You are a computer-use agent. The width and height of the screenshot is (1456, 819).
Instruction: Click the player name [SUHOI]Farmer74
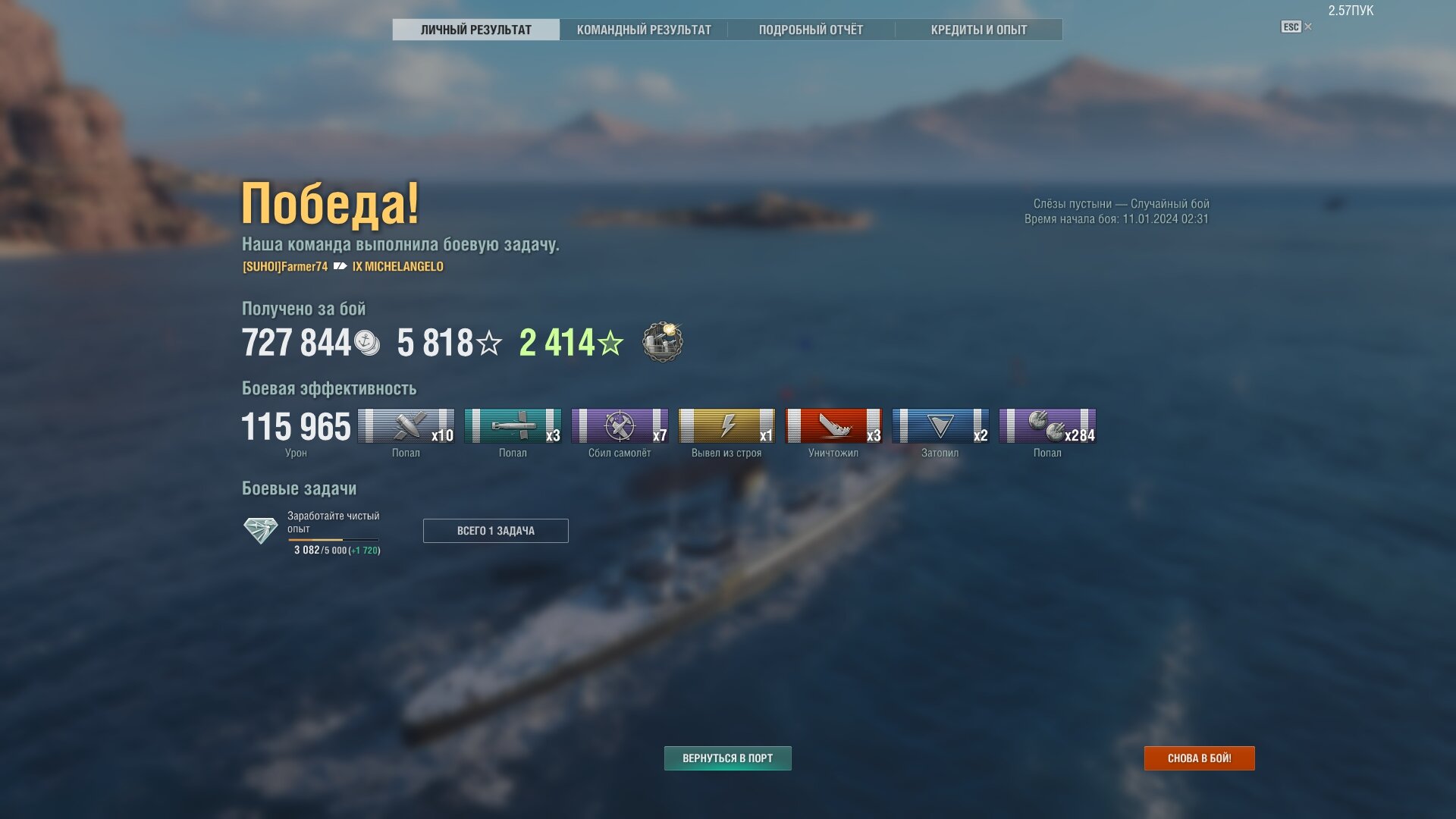[x=285, y=267]
